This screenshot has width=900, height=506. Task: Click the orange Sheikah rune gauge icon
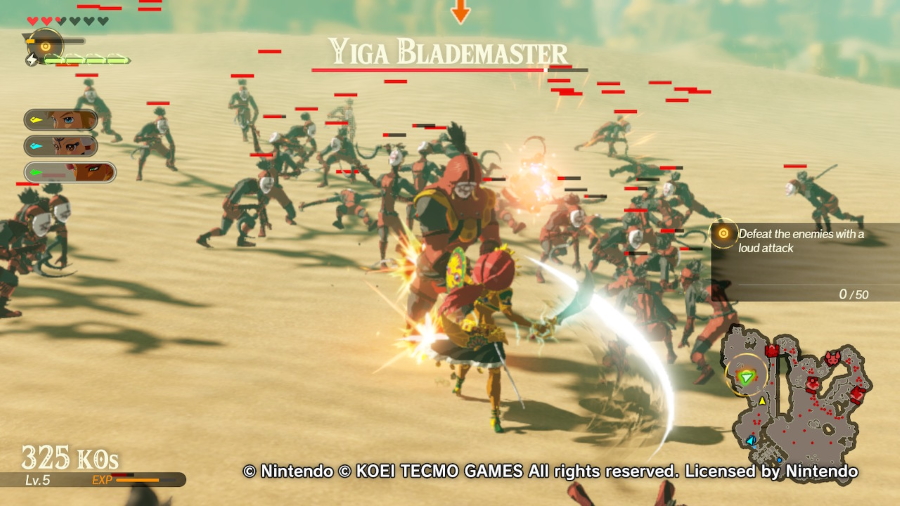[x=44, y=43]
